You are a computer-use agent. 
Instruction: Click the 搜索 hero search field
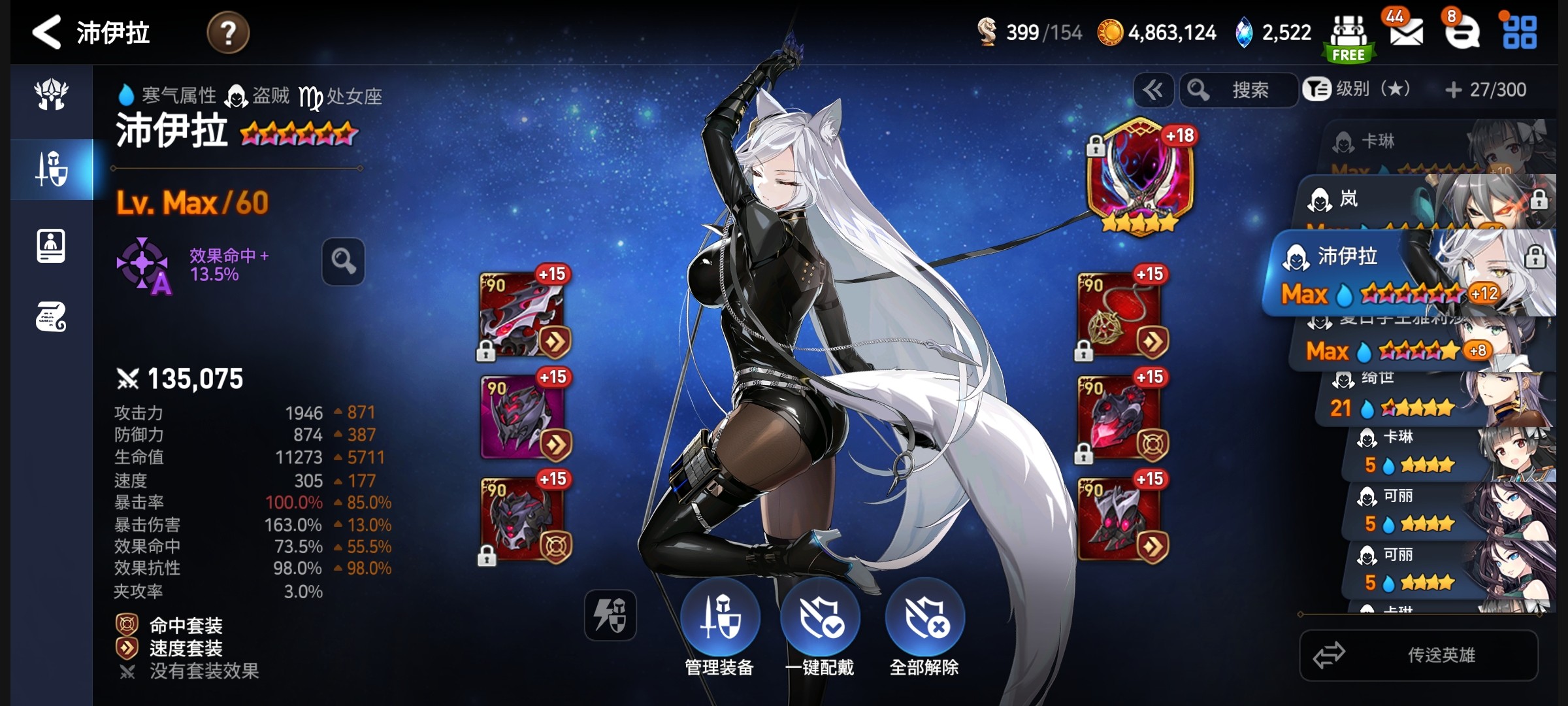(x=1239, y=90)
